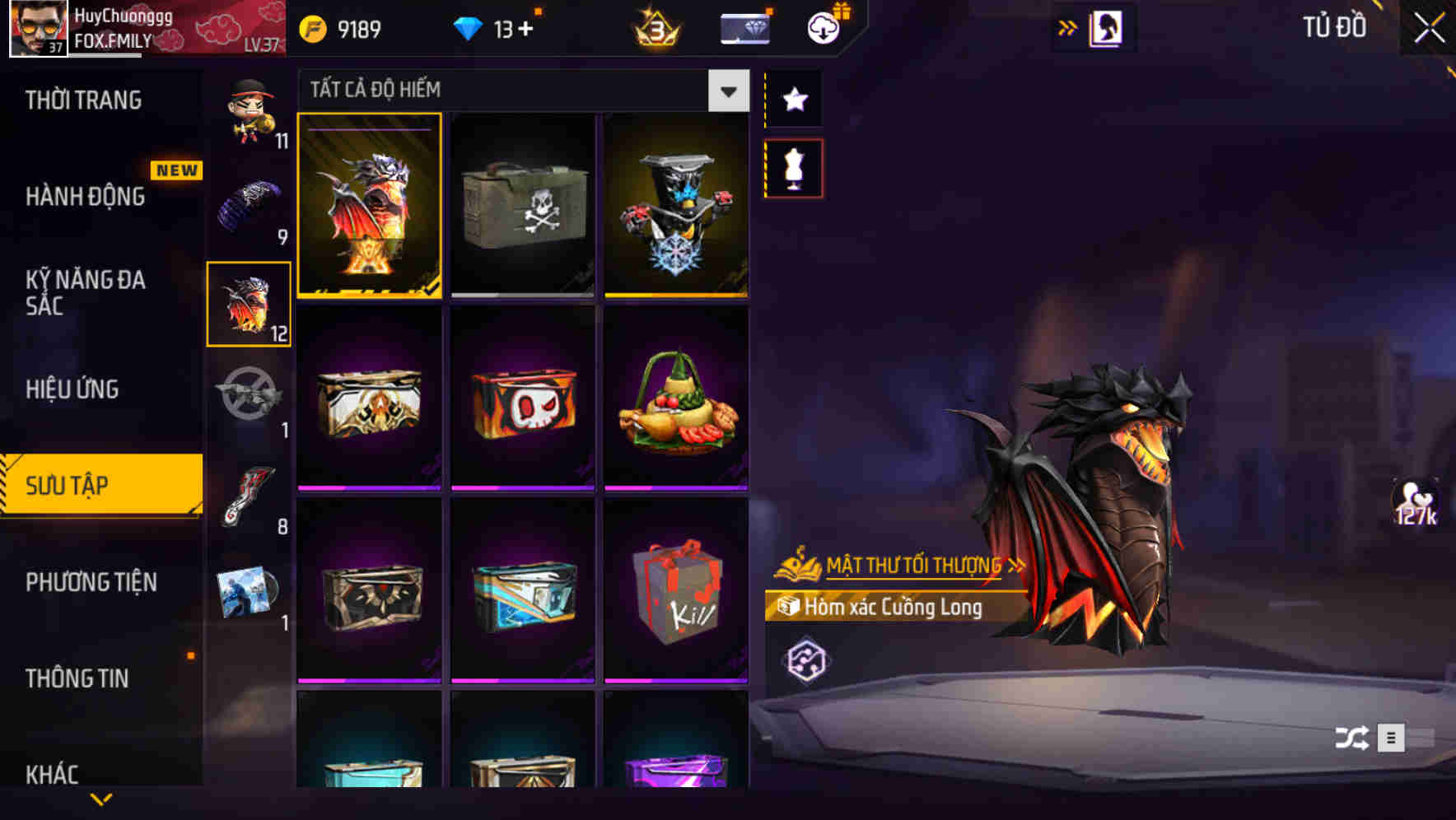Click the double chevron near the photo icon
1456x820 pixels.
(1068, 26)
